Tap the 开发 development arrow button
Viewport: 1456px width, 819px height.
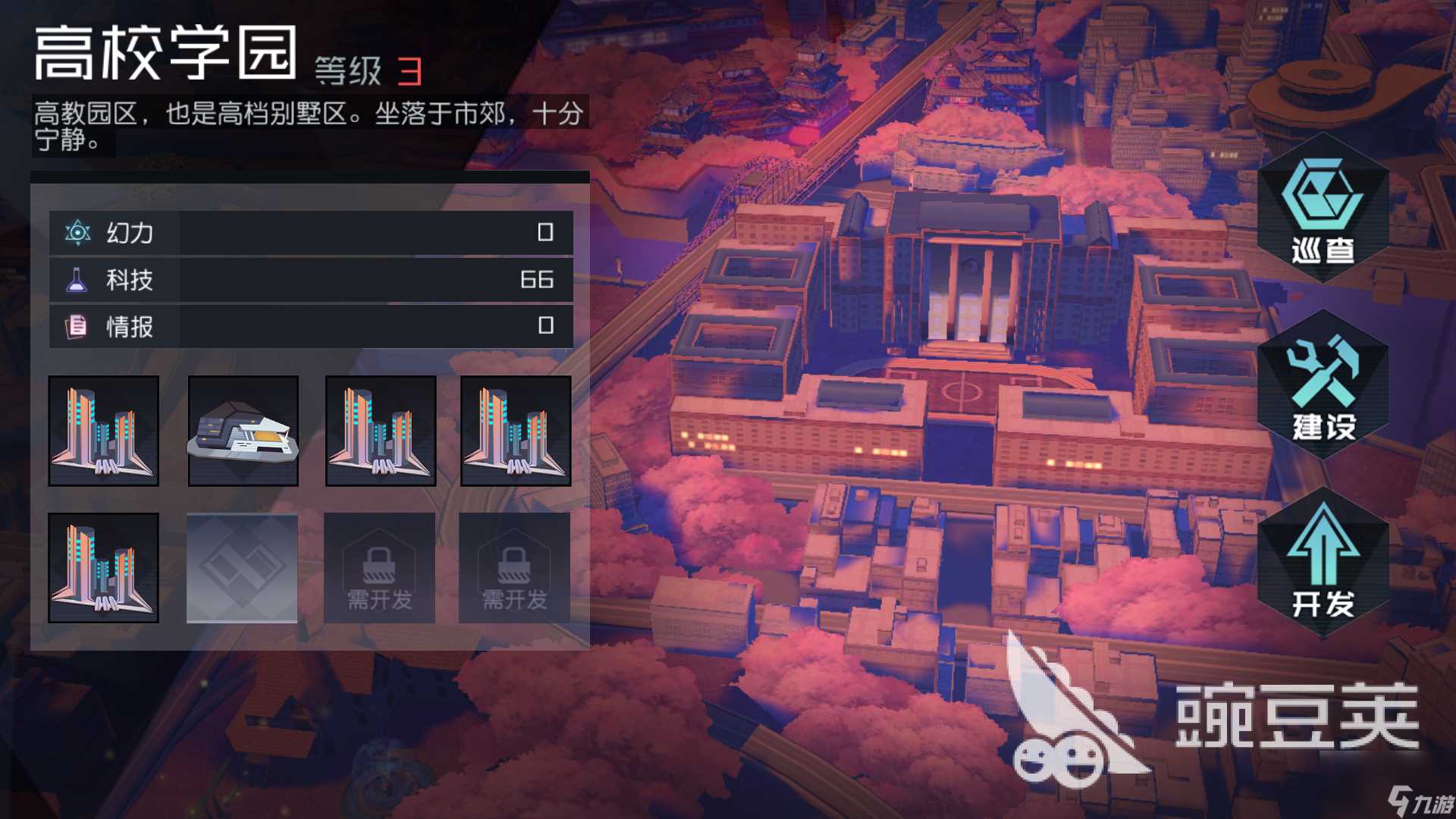1323,563
